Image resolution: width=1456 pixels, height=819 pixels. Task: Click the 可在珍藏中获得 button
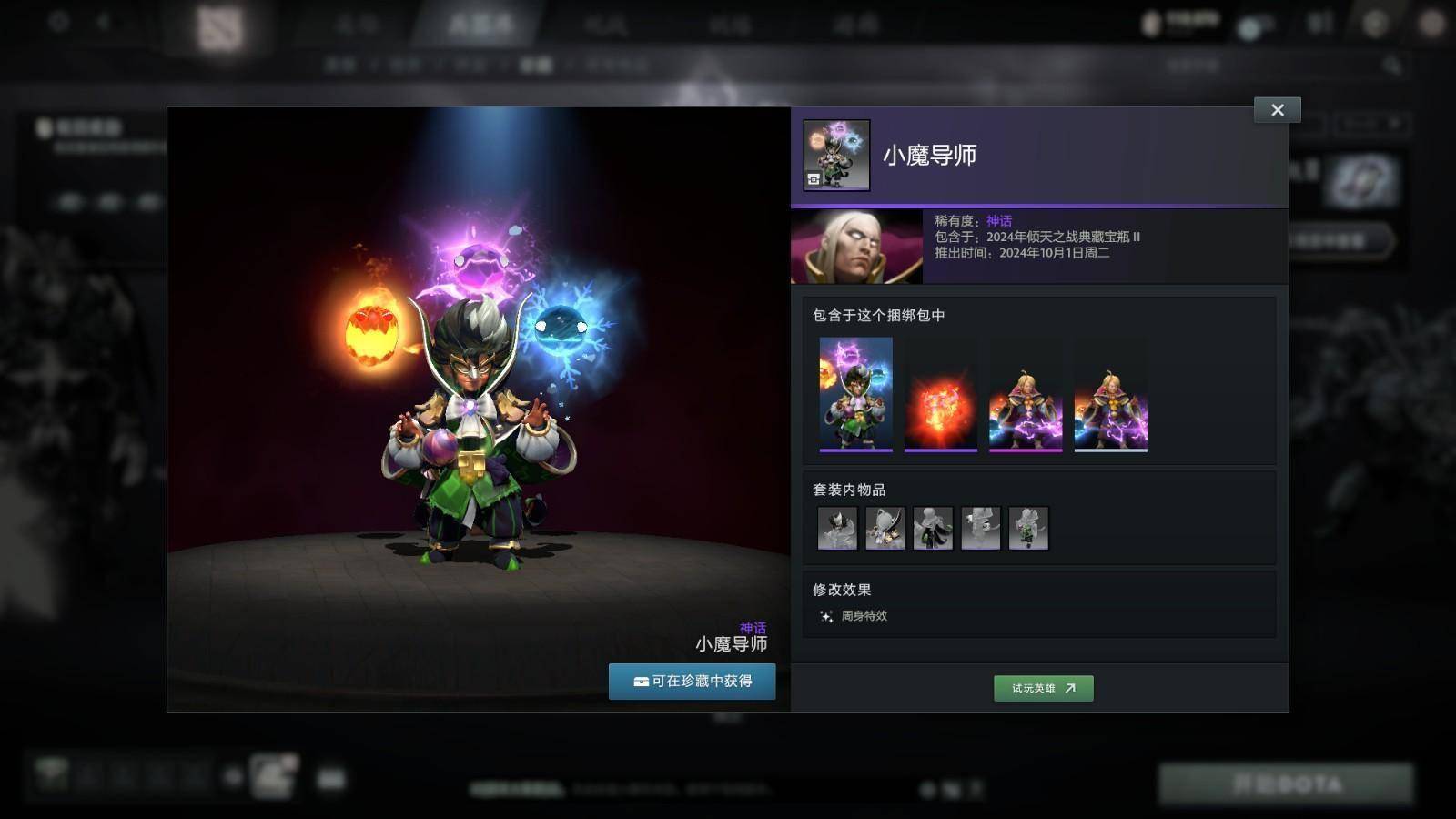[x=692, y=682]
